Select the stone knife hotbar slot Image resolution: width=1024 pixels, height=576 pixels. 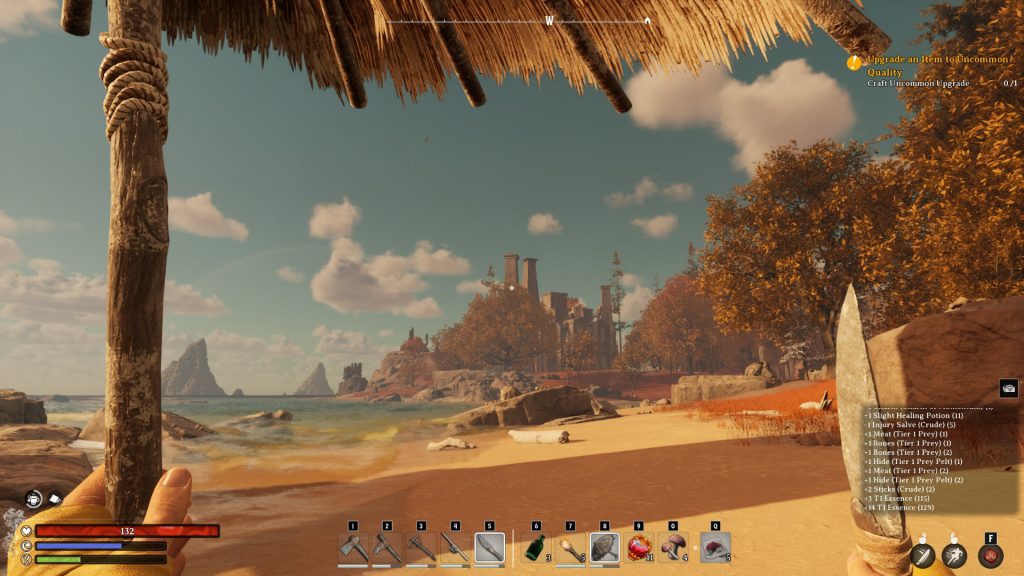[489, 548]
